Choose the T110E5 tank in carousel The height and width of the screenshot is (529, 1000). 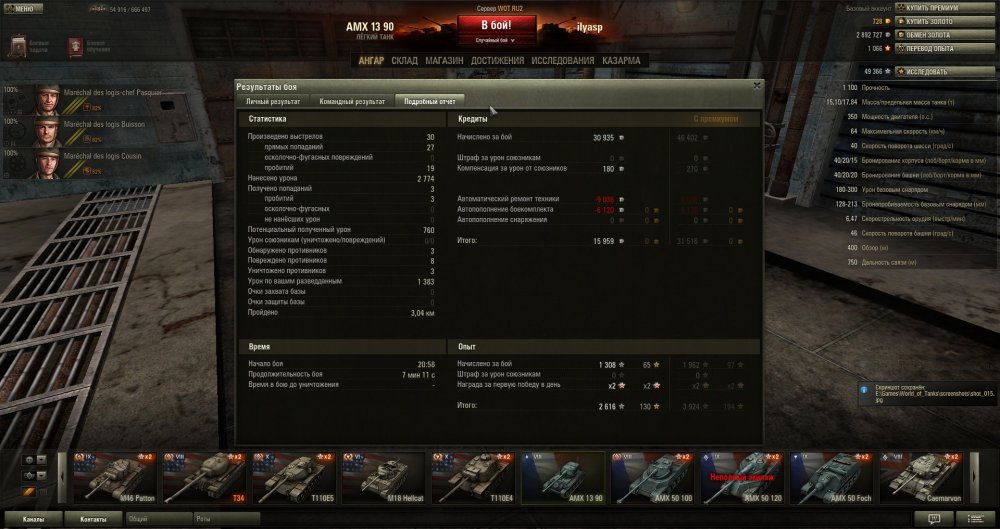click(293, 477)
